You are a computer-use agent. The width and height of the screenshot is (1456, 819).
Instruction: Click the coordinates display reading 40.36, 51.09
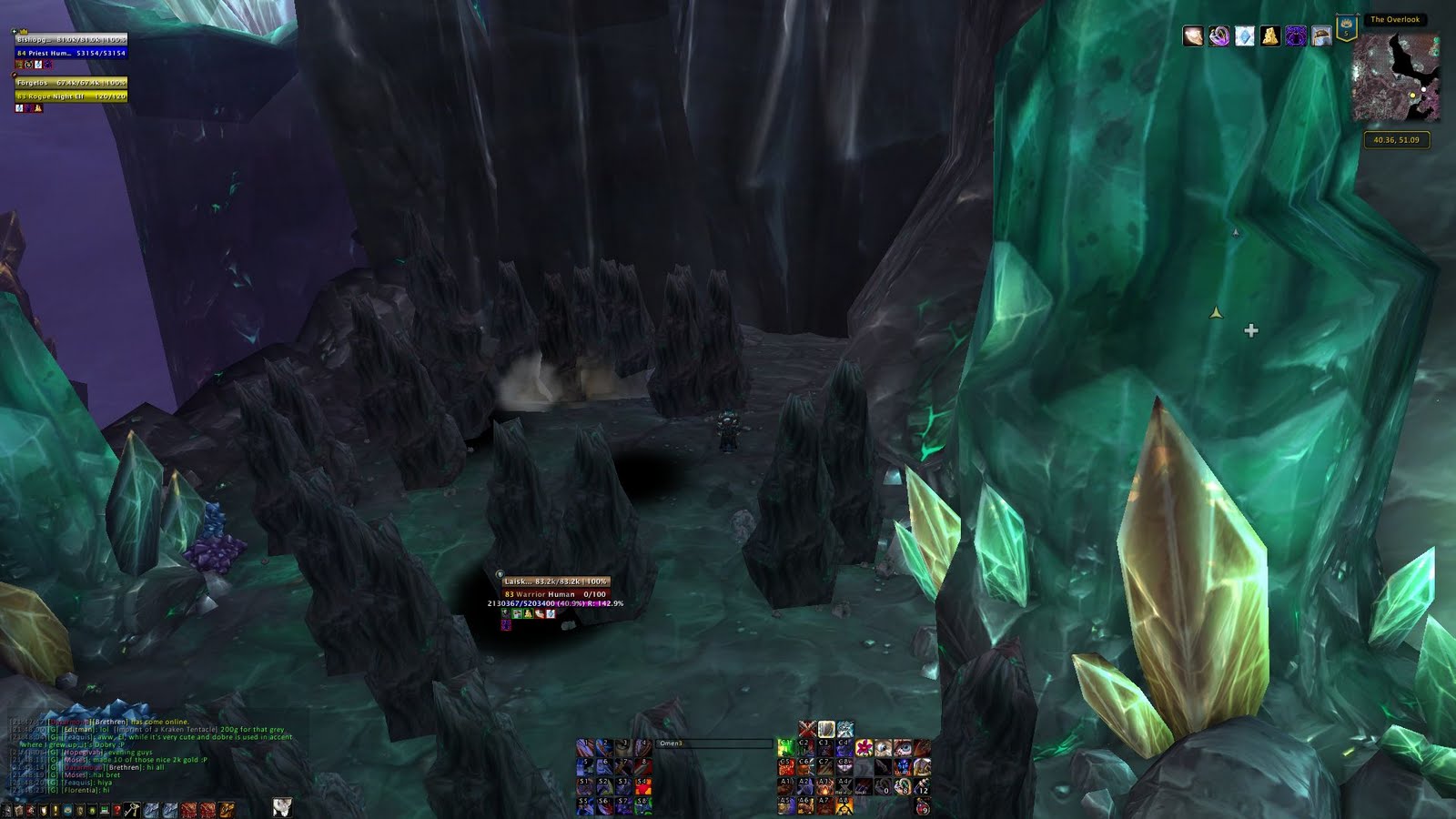pos(1399,138)
